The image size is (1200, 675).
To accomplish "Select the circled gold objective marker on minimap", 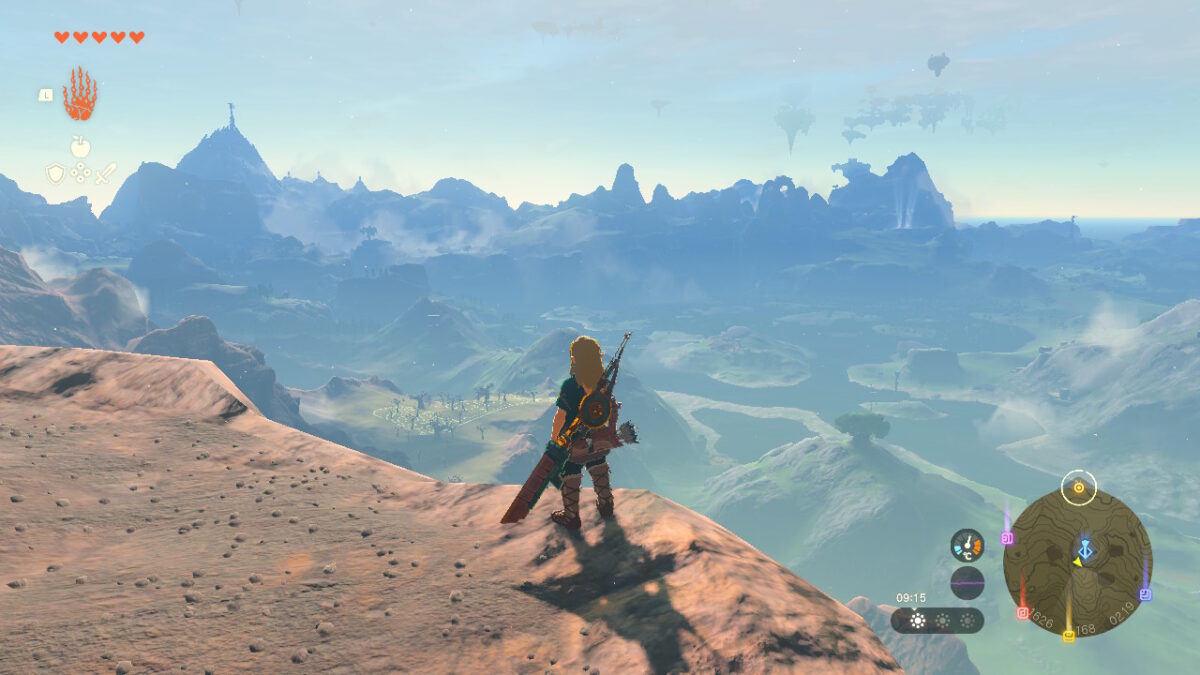I will point(1079,488).
